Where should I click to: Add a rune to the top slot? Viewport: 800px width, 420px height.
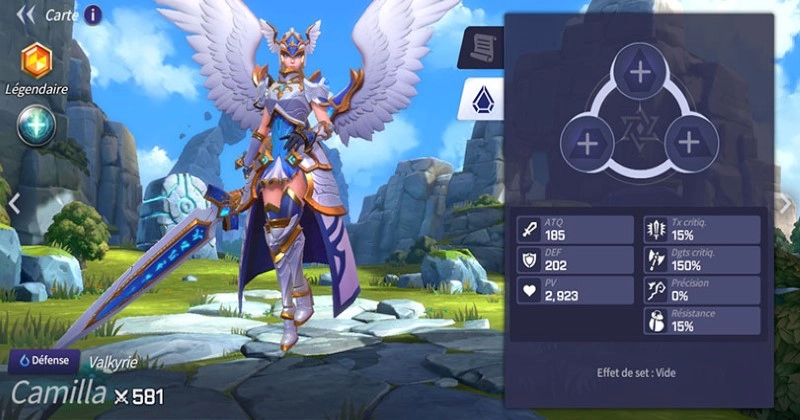pos(638,72)
